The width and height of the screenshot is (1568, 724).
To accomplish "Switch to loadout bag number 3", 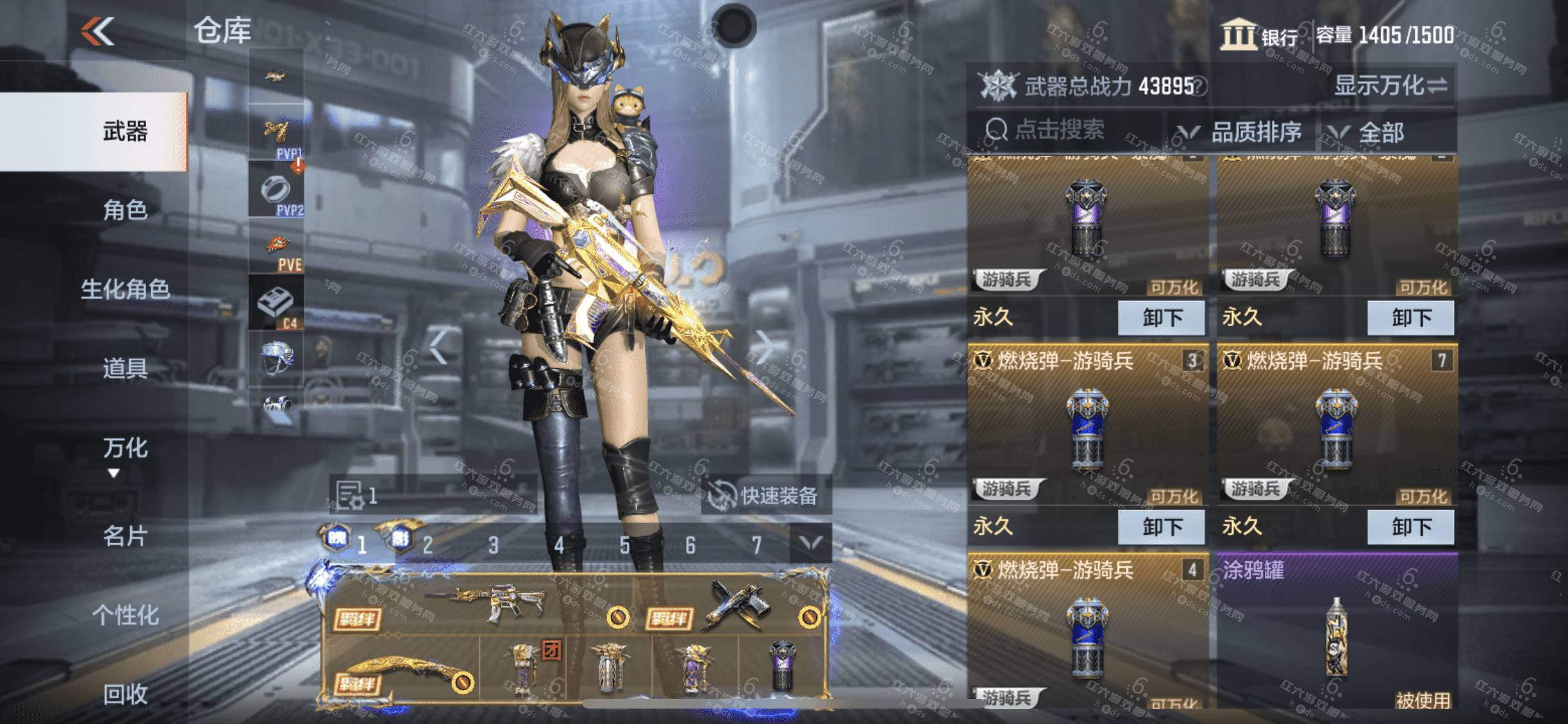I will click(493, 546).
